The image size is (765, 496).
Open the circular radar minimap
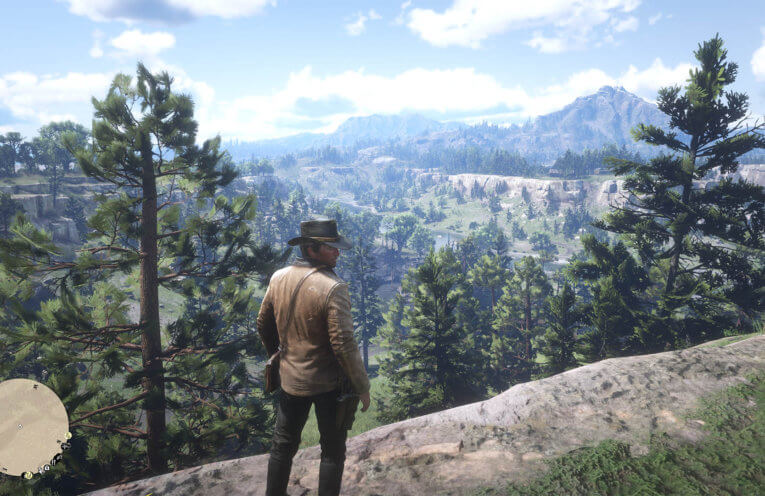(30, 427)
